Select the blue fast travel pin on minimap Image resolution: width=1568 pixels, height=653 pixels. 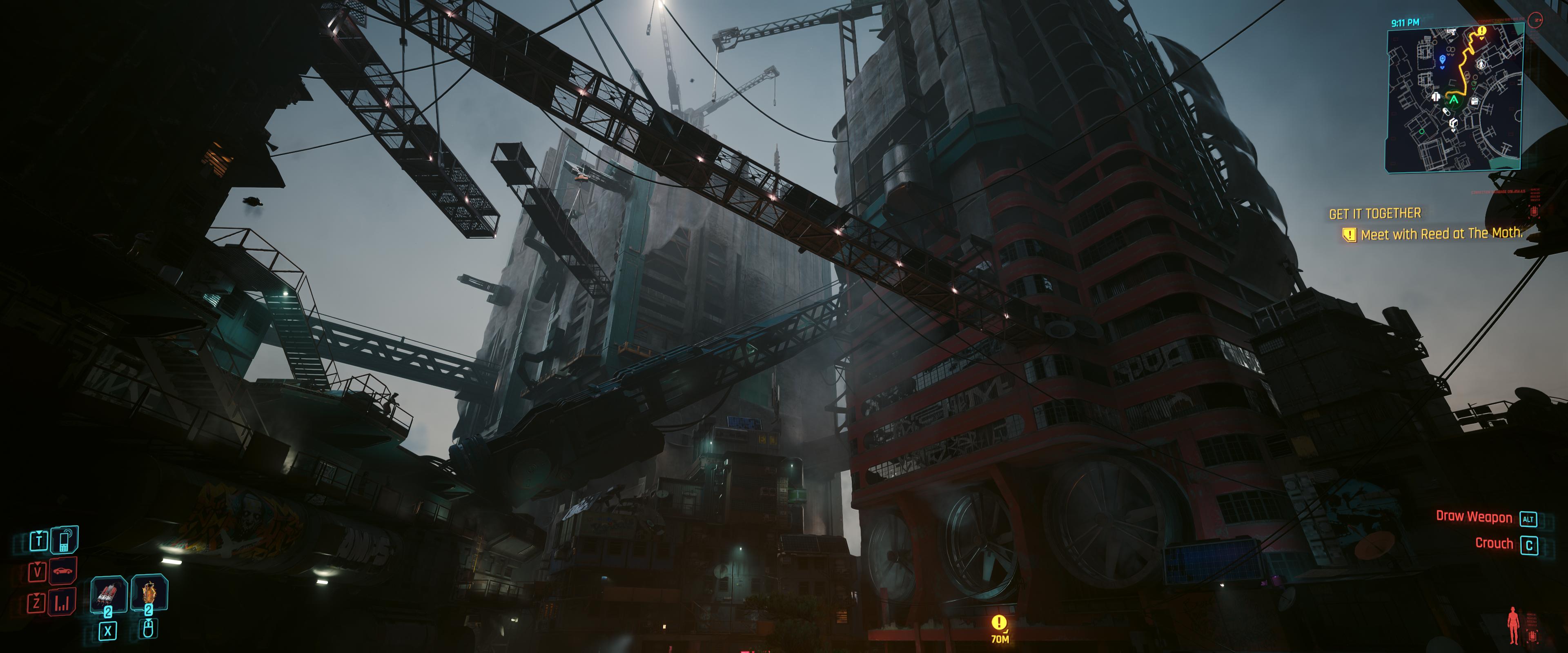(x=1442, y=60)
